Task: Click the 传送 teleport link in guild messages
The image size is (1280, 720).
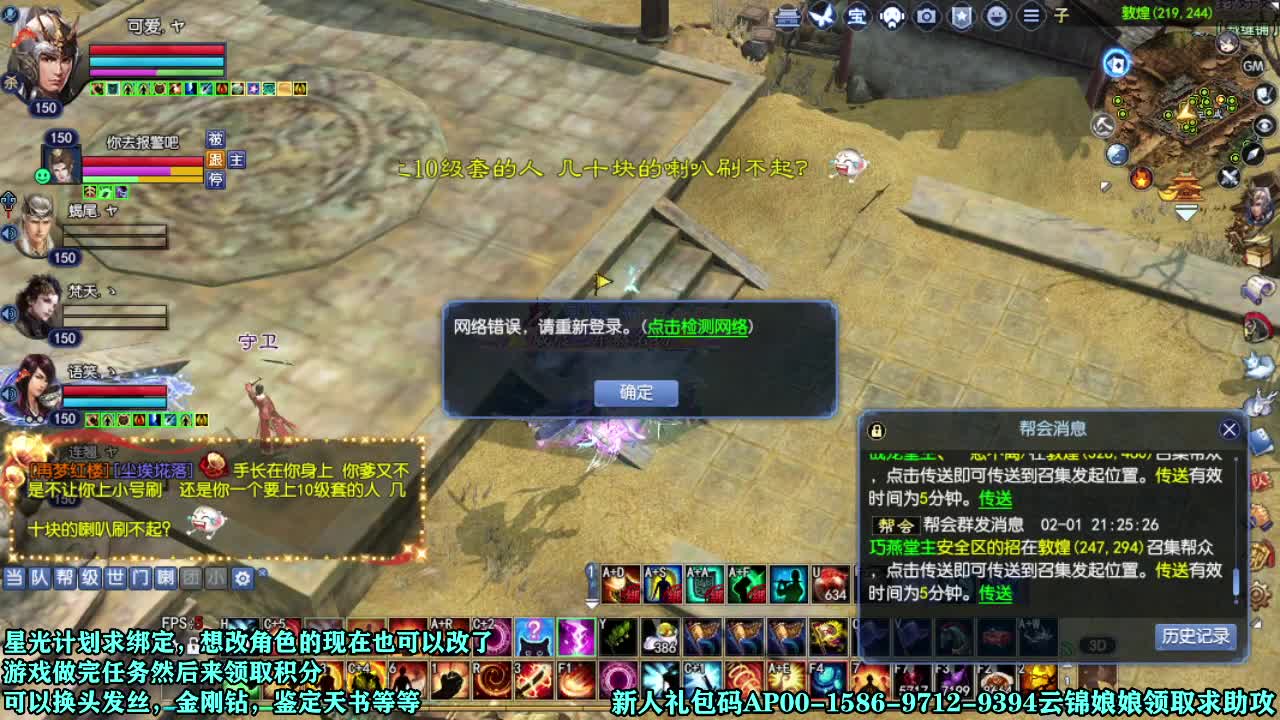Action: pos(995,500)
